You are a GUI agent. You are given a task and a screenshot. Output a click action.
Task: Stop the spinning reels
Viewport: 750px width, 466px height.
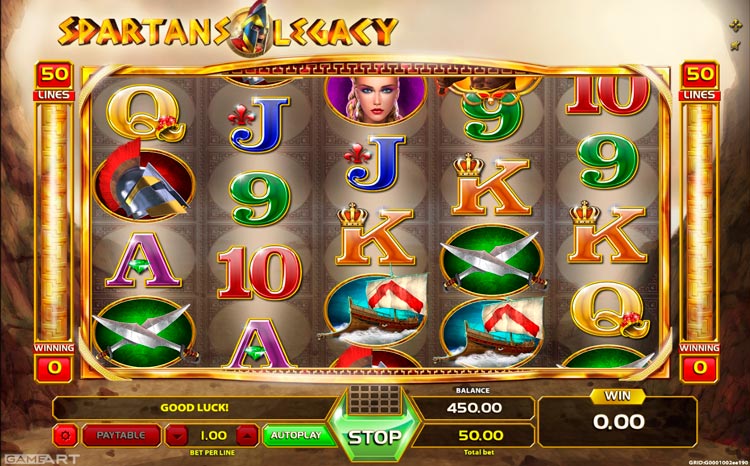coord(375,436)
